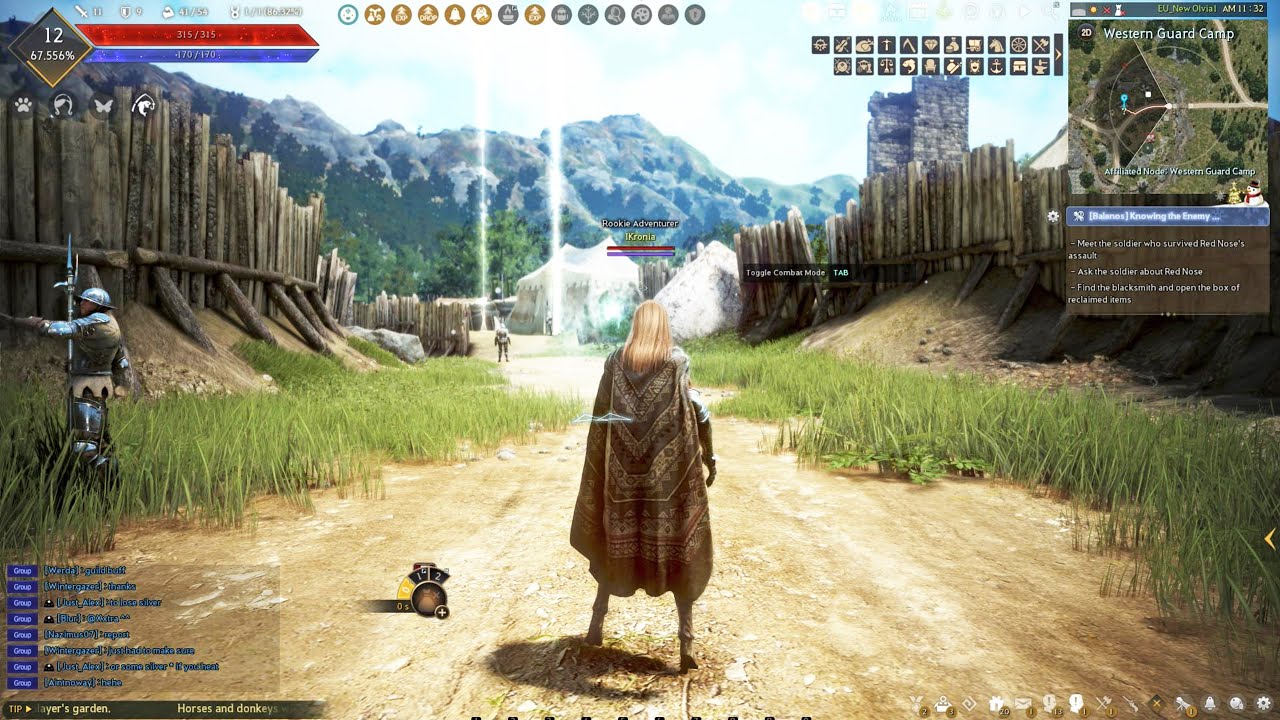1280x720 pixels.
Task: Open the pet paw icon
Action: 24,105
